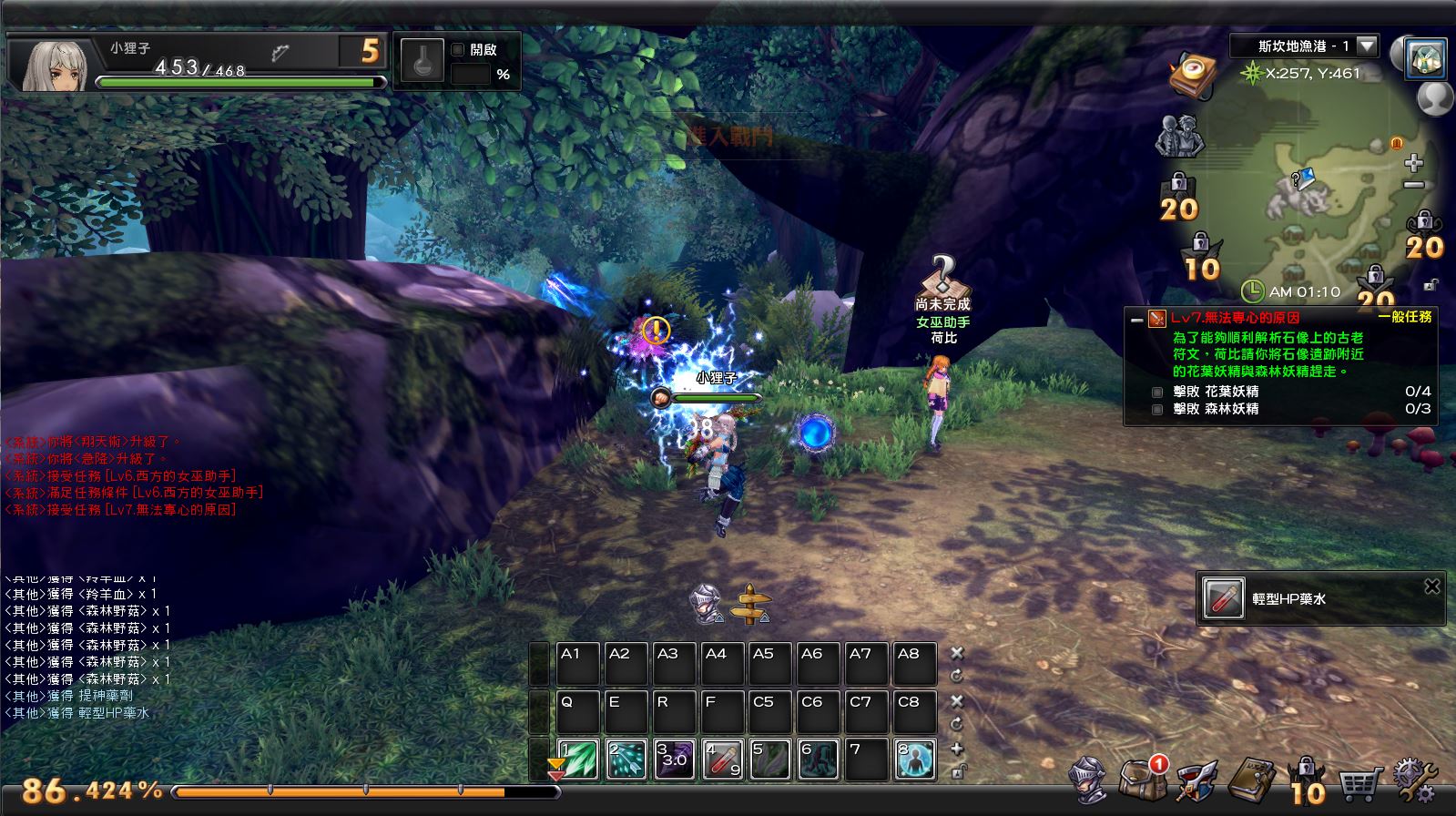Viewport: 1456px width, 816px height.
Task: Activate the blue silhouette skill in slot 8
Action: [x=914, y=760]
